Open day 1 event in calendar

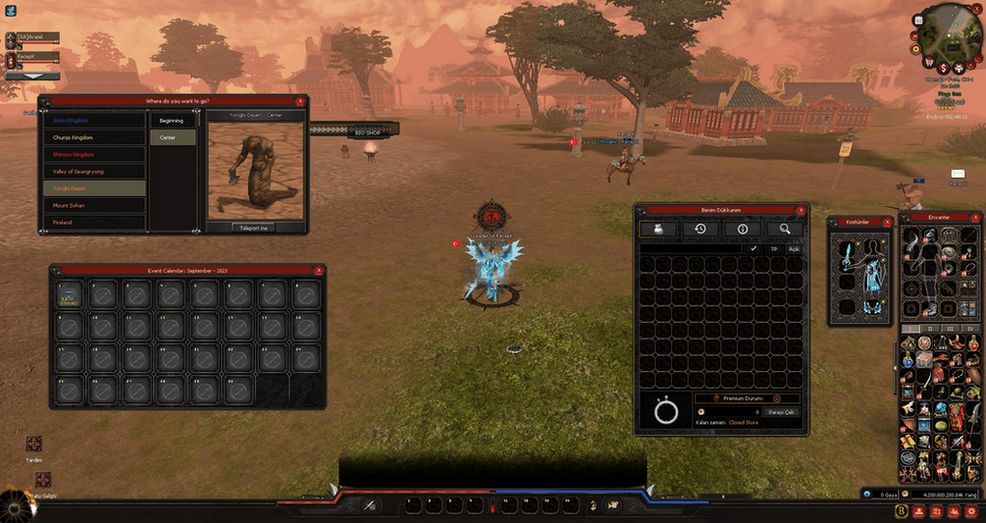[x=68, y=294]
